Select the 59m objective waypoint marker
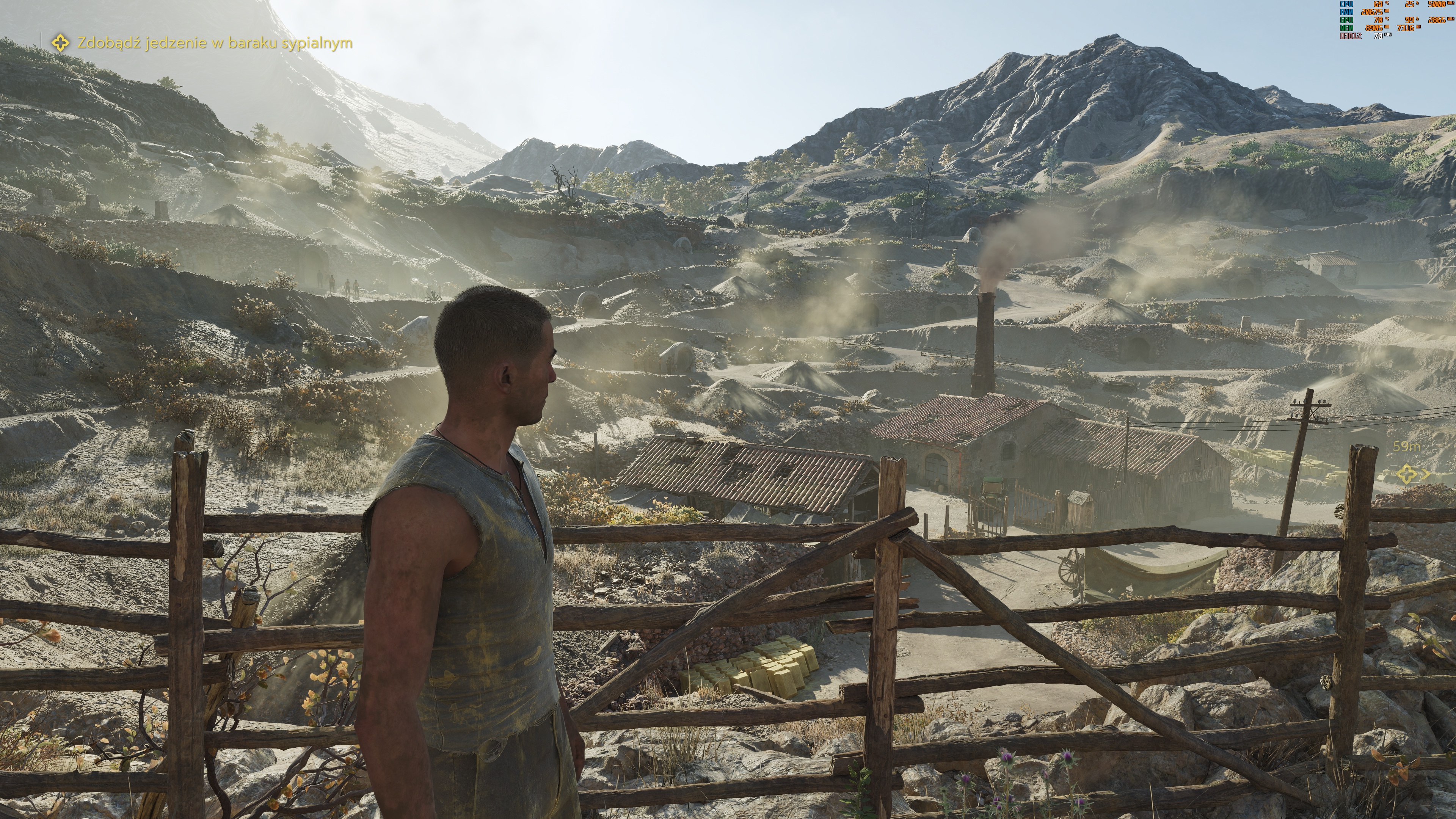1456x819 pixels. 1407,474
